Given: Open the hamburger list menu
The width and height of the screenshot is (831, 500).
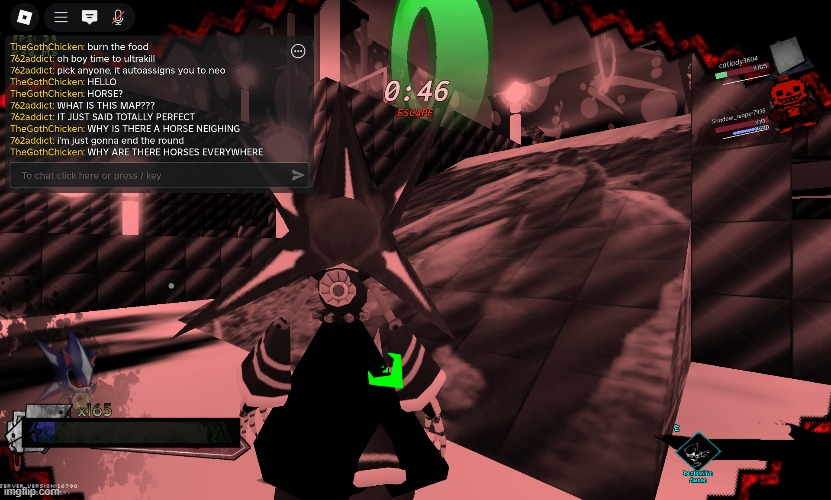Looking at the screenshot, I should tap(61, 17).
